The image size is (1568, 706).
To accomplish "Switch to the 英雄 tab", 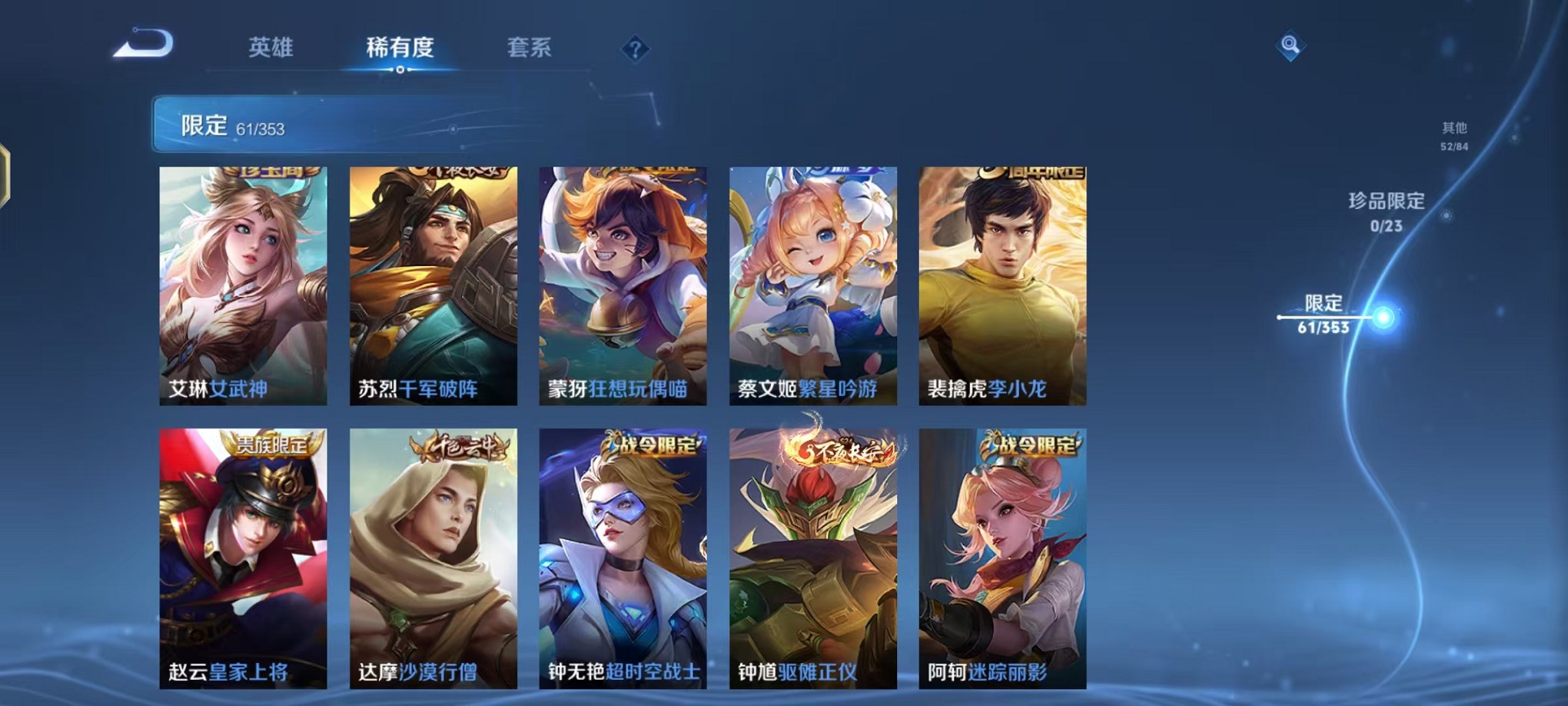I will 271,46.
